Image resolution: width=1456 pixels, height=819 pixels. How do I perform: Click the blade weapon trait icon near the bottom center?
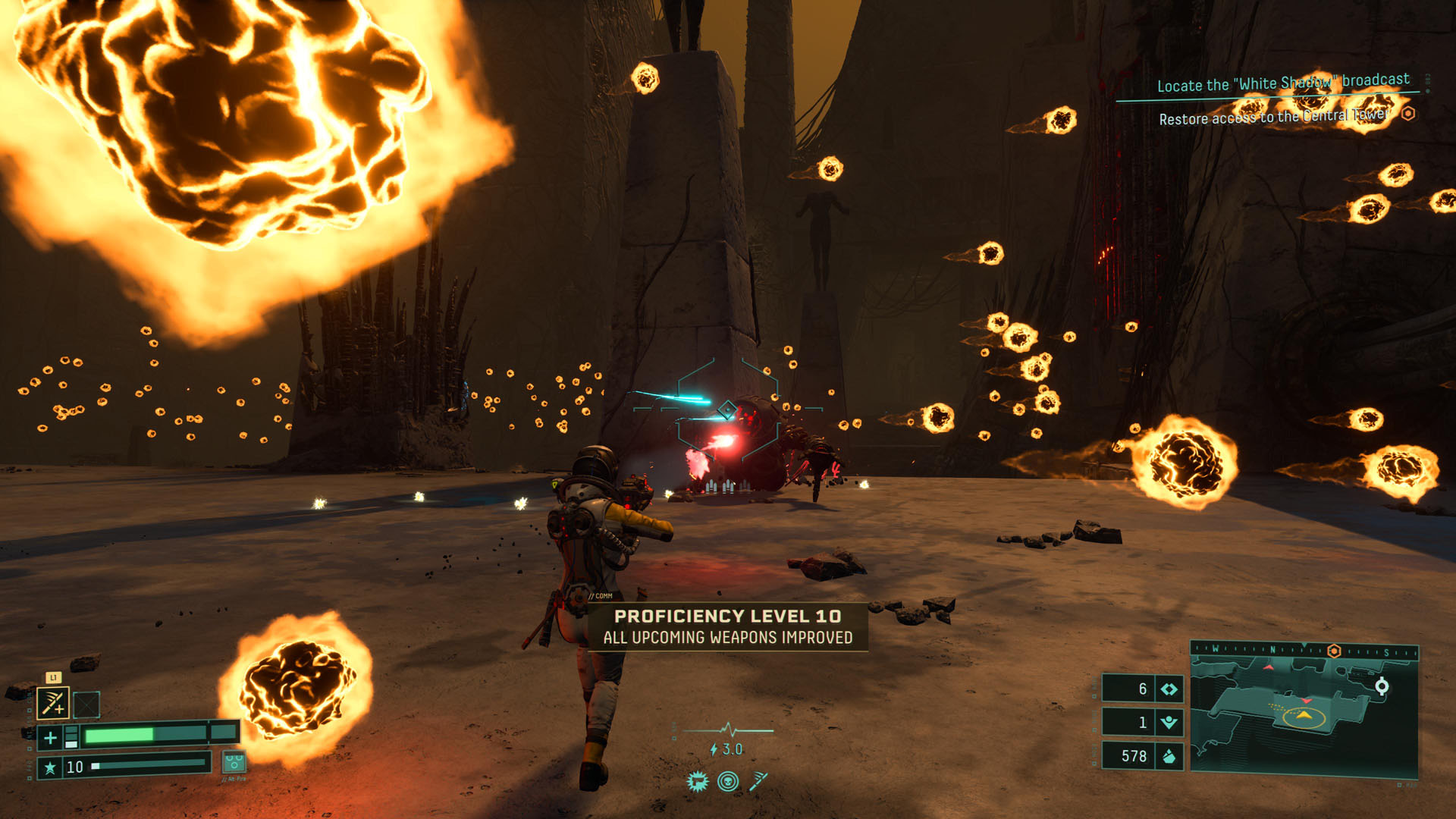(757, 783)
